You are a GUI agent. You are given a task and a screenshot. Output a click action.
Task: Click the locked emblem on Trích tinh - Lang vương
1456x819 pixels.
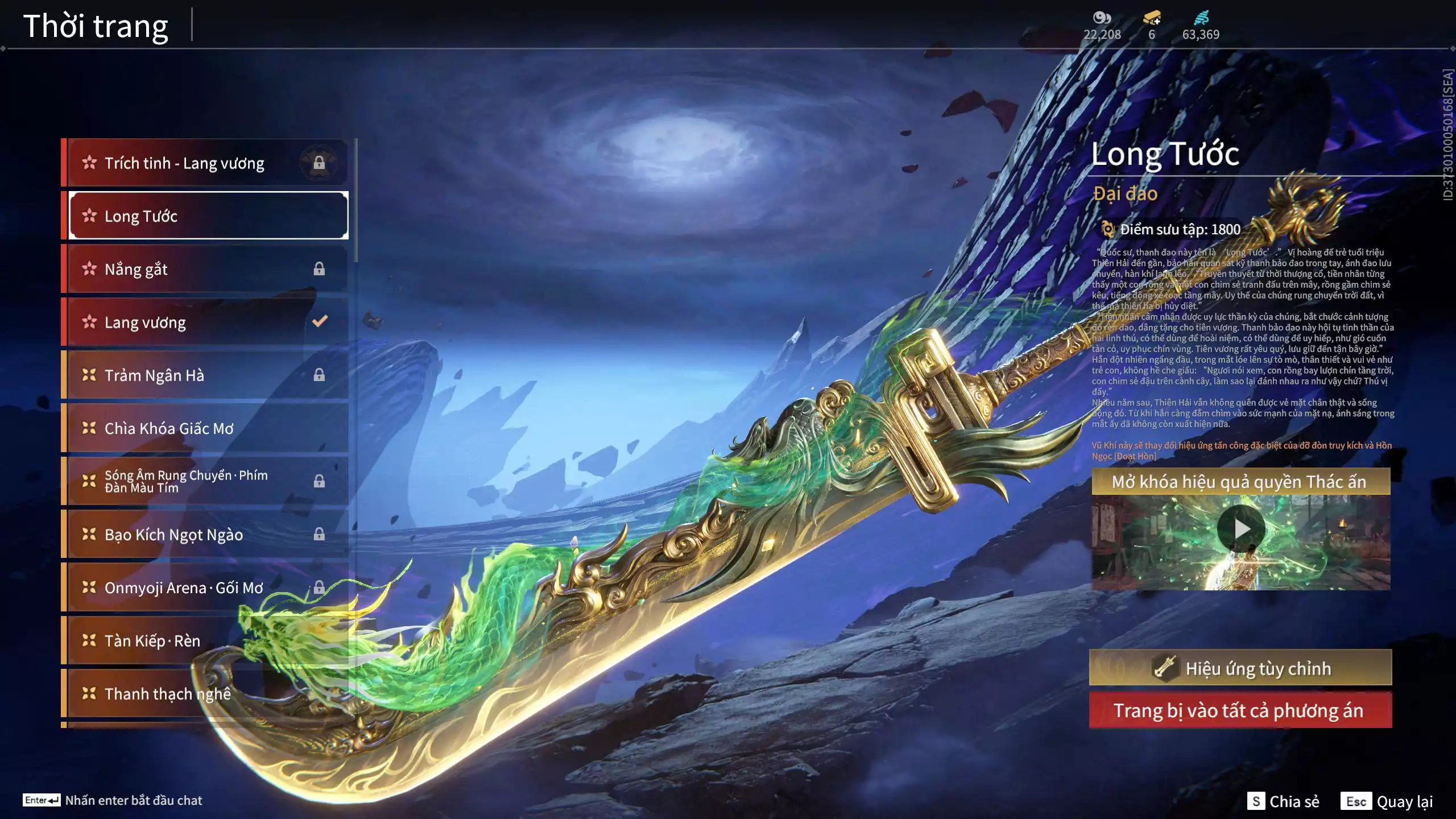coord(320,162)
